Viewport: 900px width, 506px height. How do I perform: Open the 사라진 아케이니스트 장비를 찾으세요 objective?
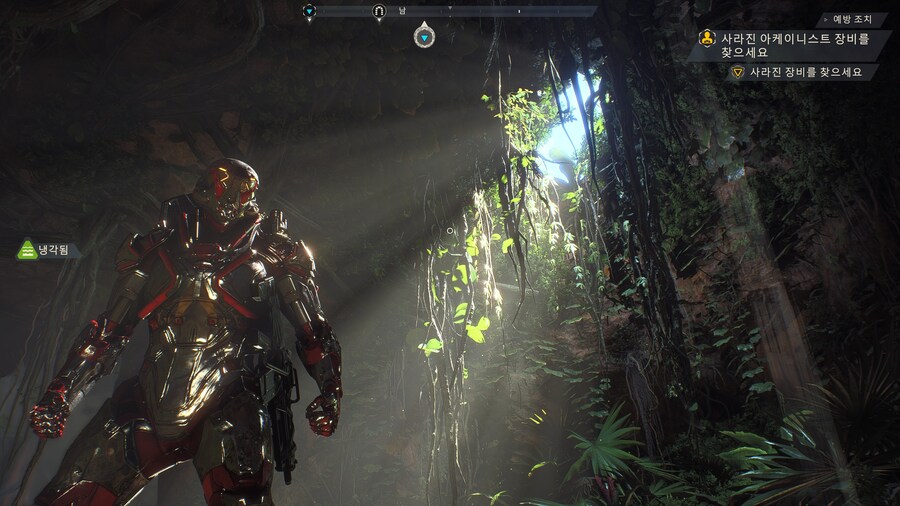pos(786,45)
